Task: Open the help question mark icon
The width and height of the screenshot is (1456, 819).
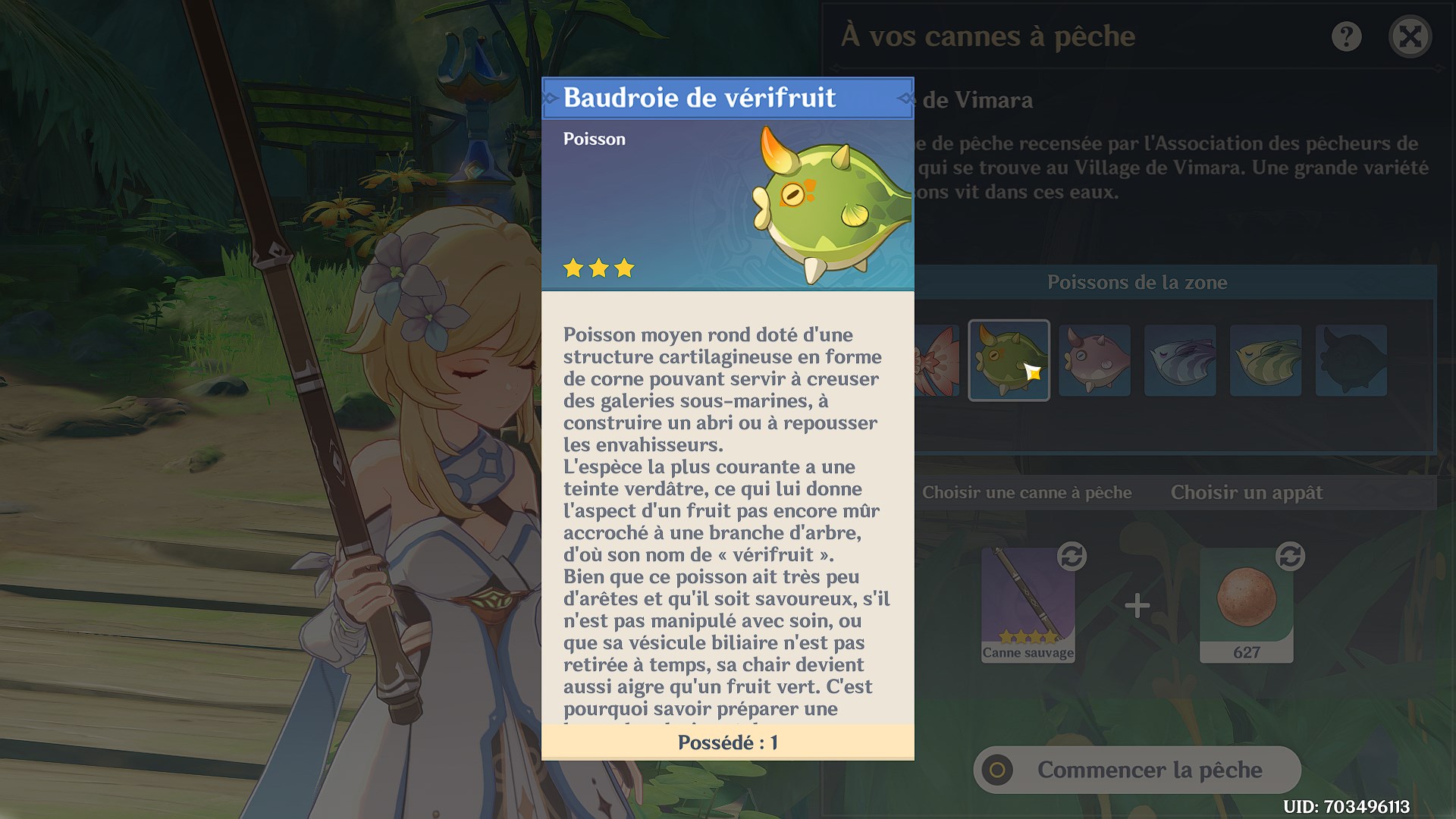Action: coord(1347,36)
